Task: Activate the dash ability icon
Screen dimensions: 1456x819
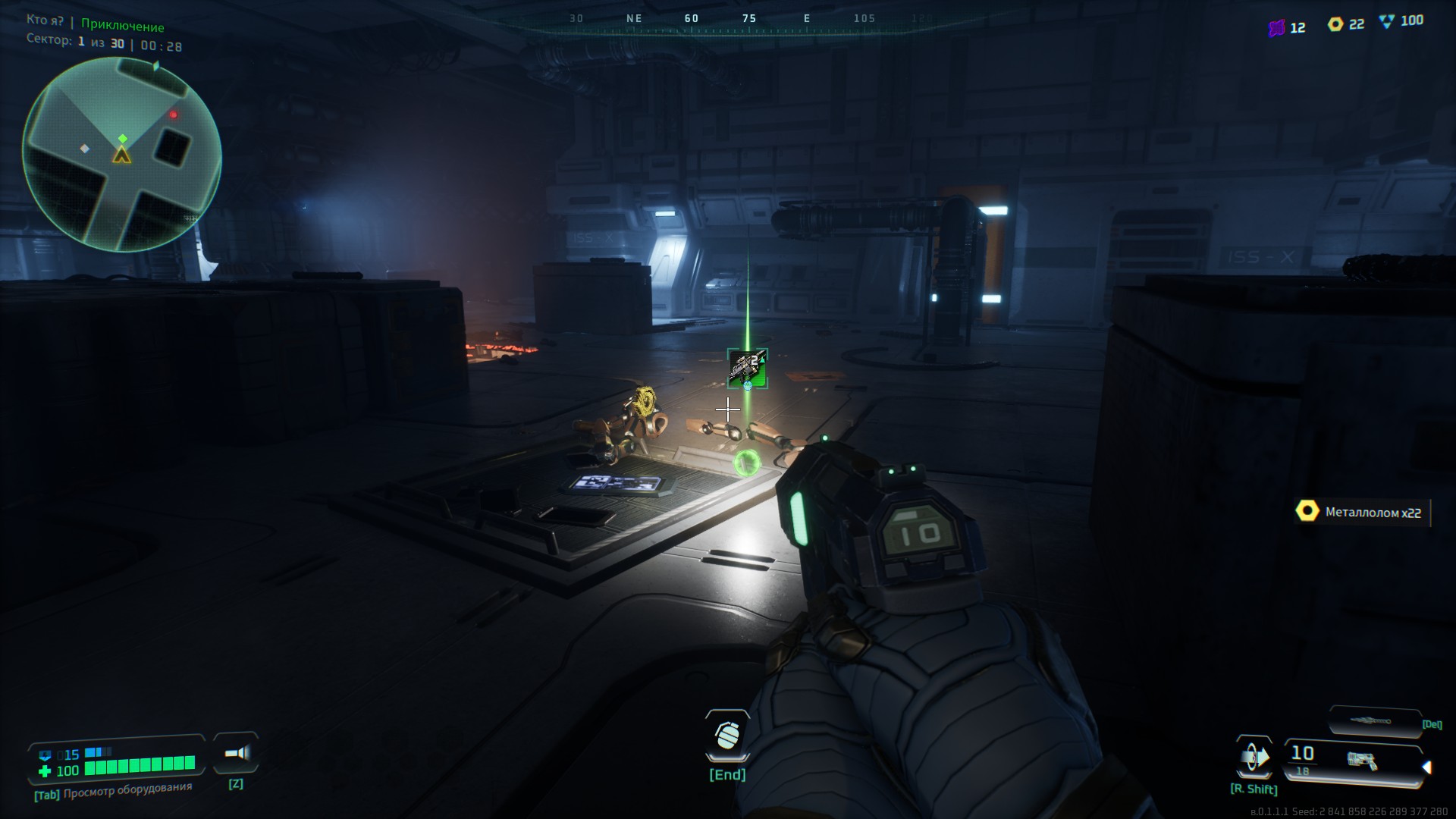Action: pos(1254,757)
